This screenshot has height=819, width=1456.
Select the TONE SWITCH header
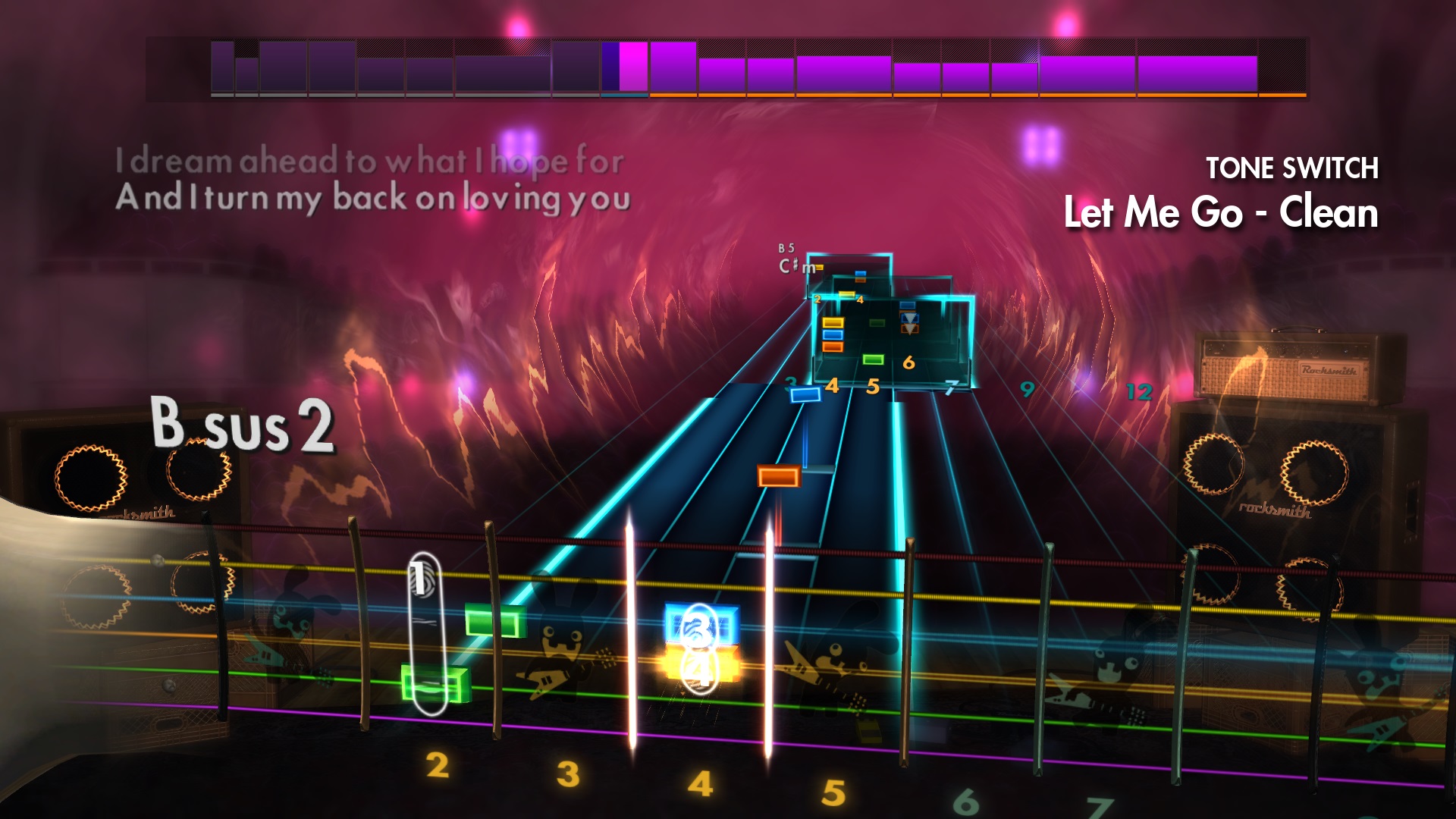(x=1293, y=167)
